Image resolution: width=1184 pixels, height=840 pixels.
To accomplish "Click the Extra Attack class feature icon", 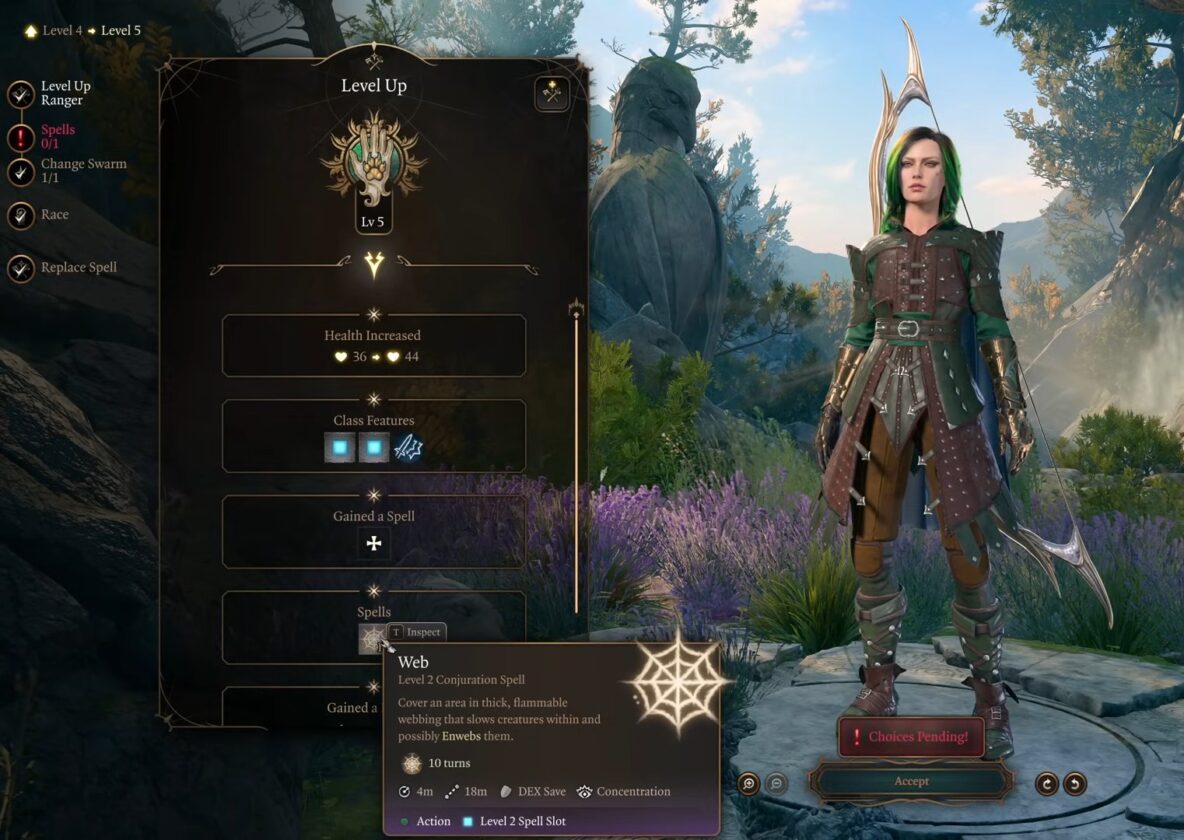I will (408, 447).
